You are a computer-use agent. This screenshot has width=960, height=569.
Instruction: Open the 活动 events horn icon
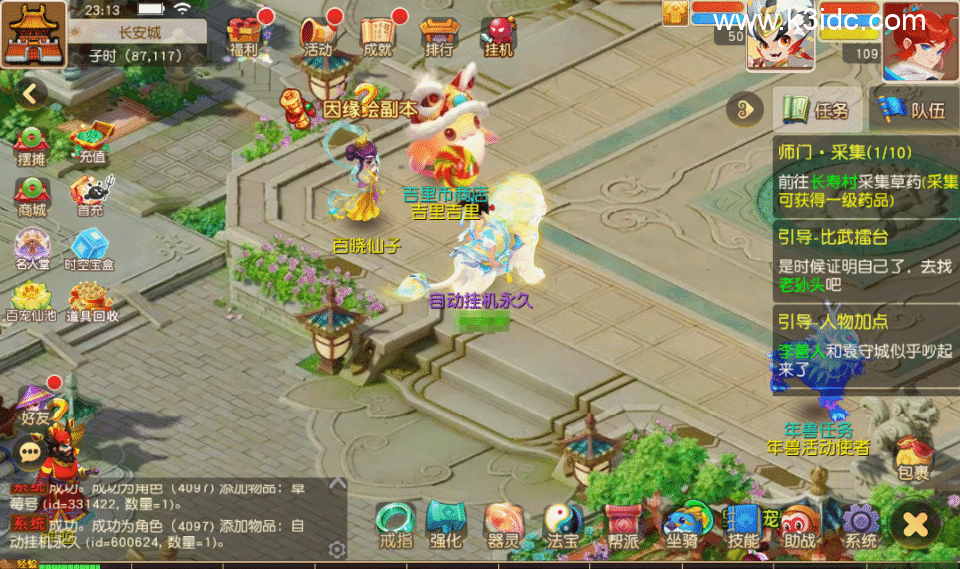318,36
